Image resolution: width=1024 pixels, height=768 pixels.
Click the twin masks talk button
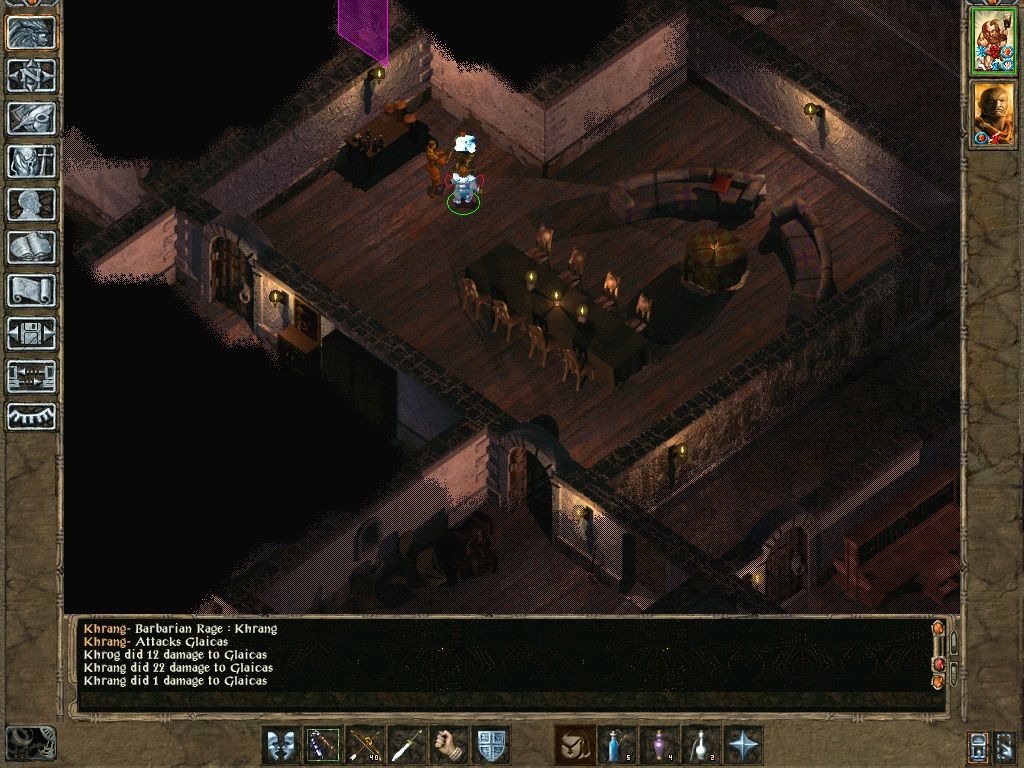click(281, 745)
